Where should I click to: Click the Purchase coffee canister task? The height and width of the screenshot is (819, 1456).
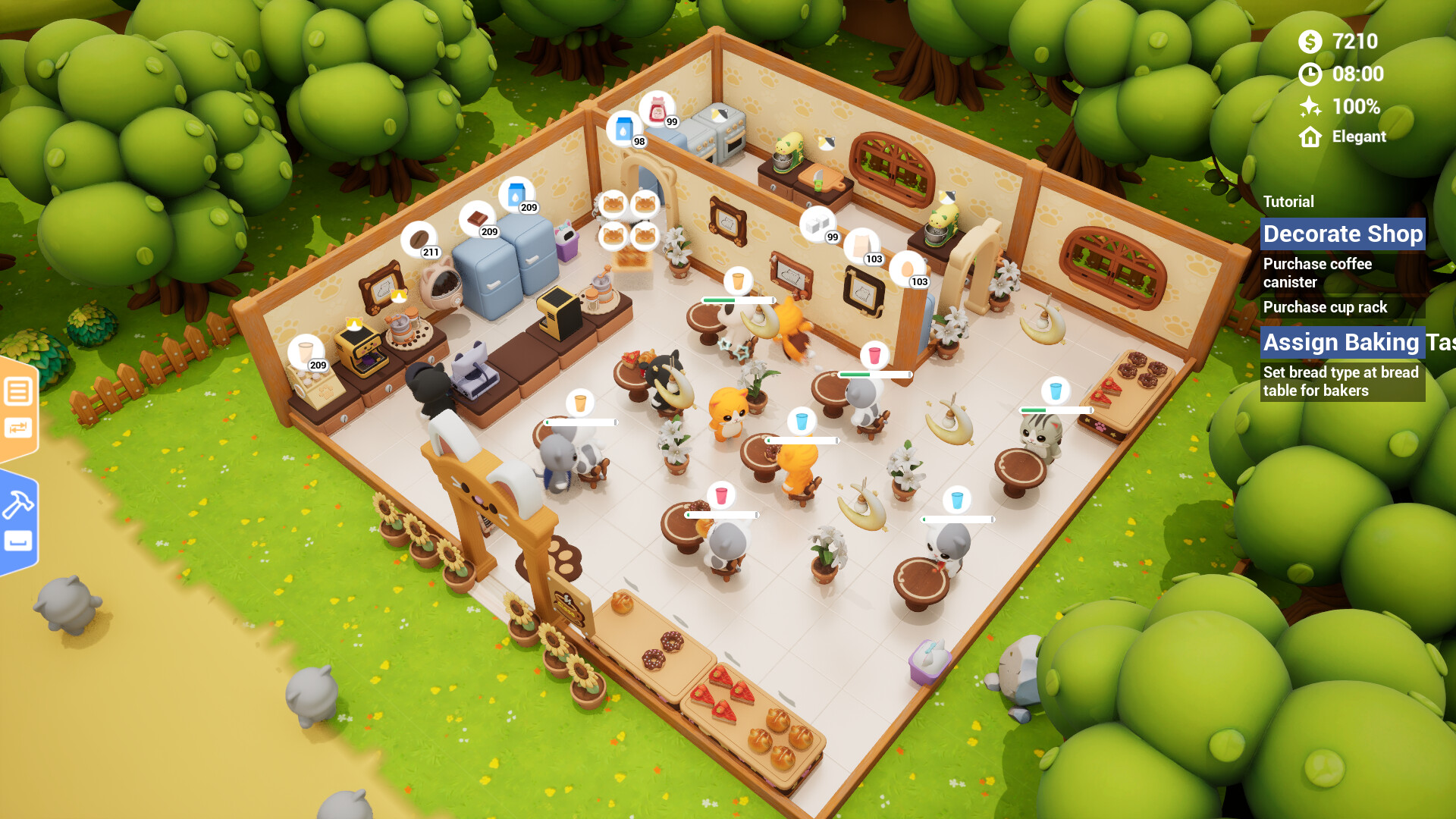pyautogui.click(x=1317, y=272)
